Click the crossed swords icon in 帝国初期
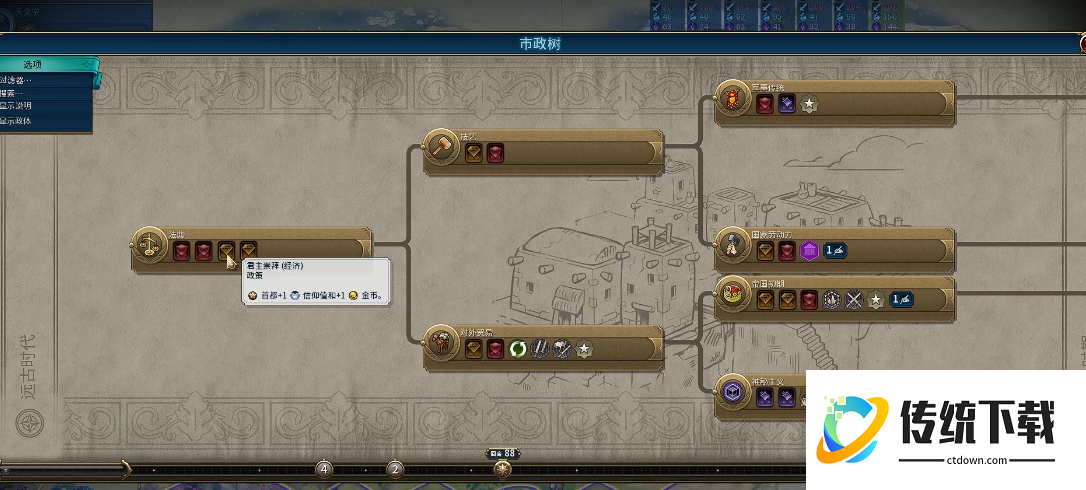Screen dimensions: 1086x490 [854, 299]
